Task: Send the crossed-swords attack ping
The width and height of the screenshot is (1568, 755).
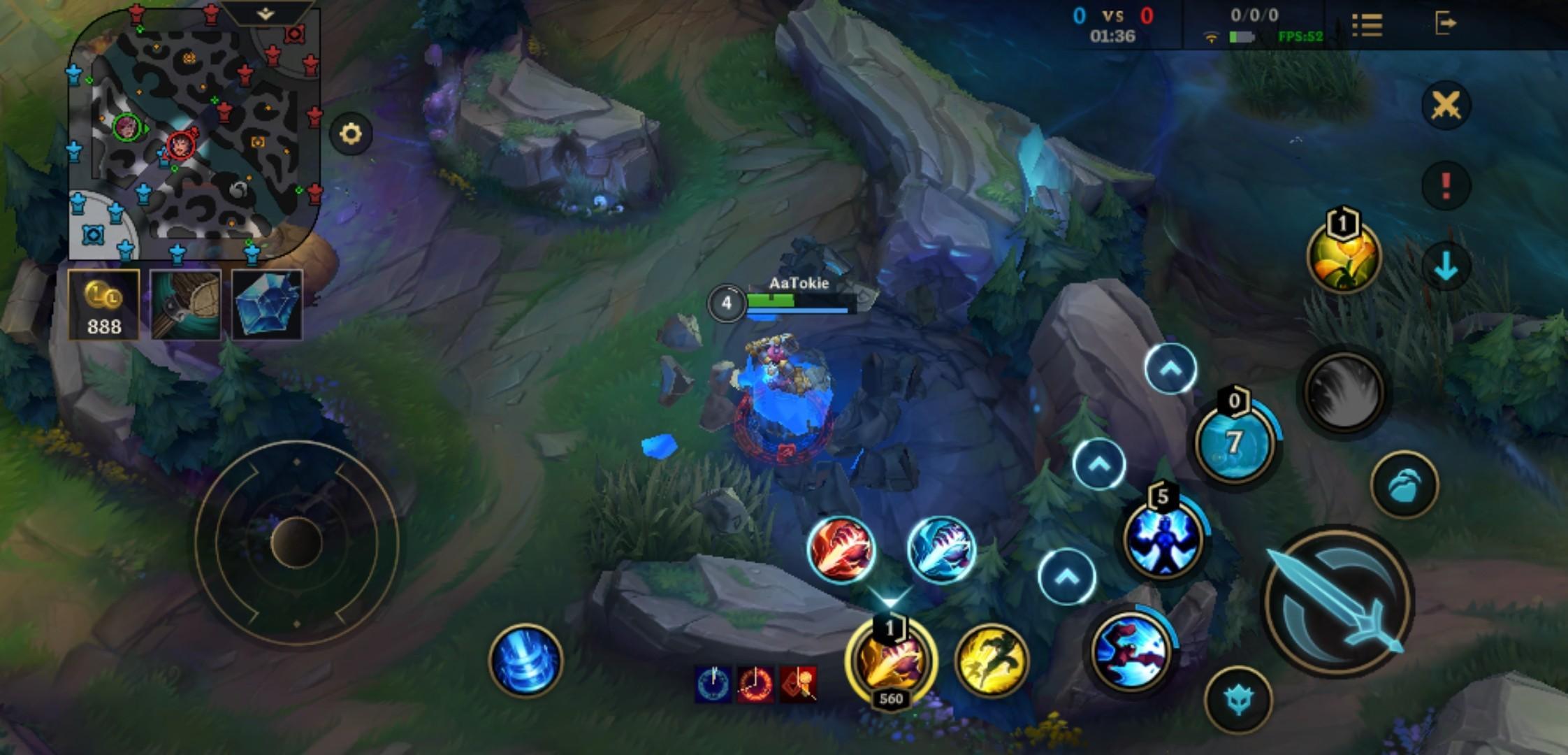Action: (1446, 106)
